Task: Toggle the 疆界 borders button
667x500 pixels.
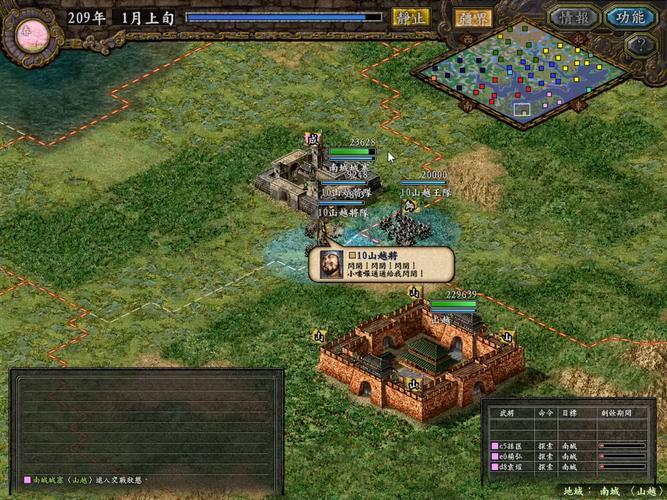Action: (x=471, y=17)
